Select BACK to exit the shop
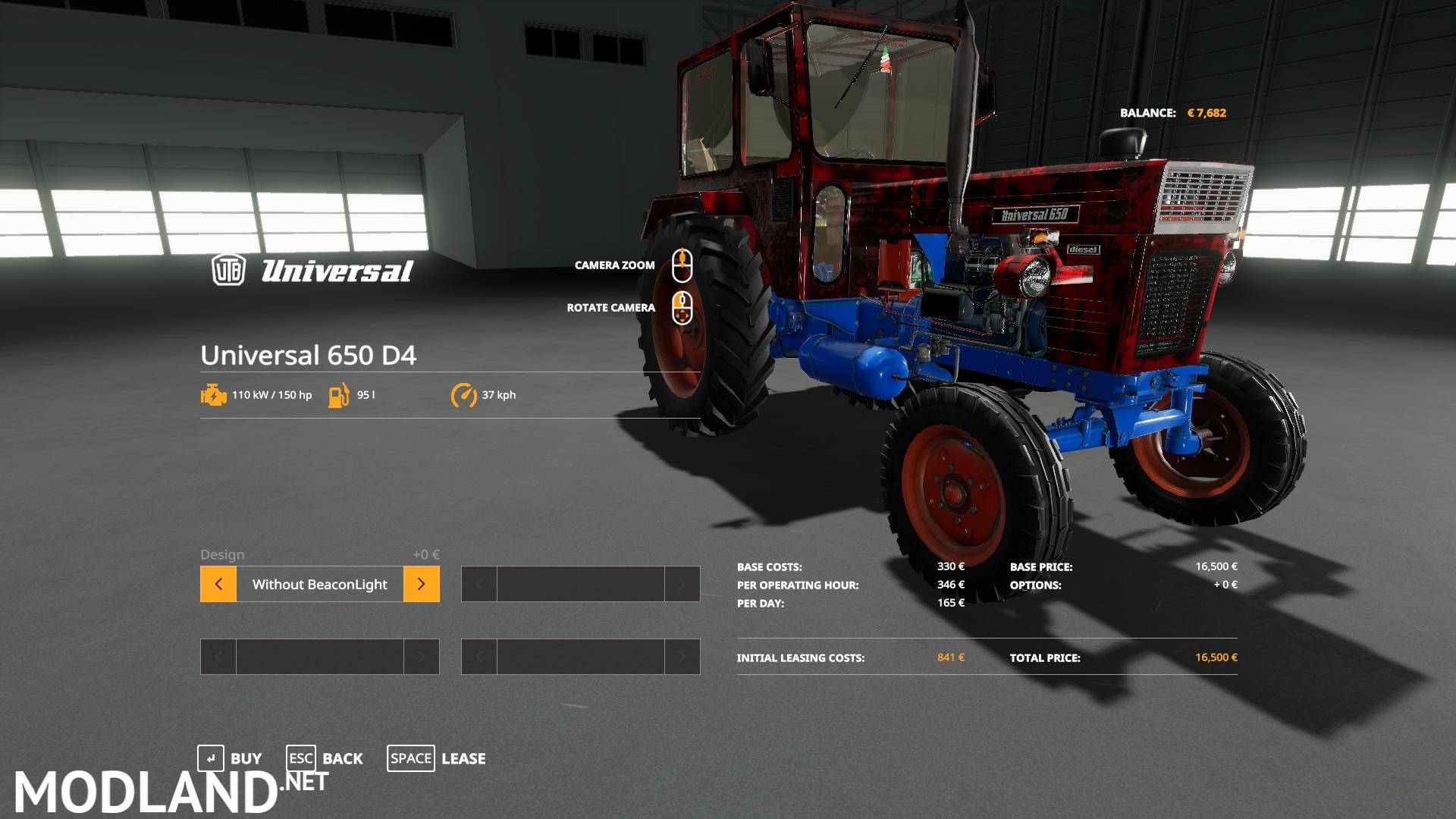 pos(343,758)
